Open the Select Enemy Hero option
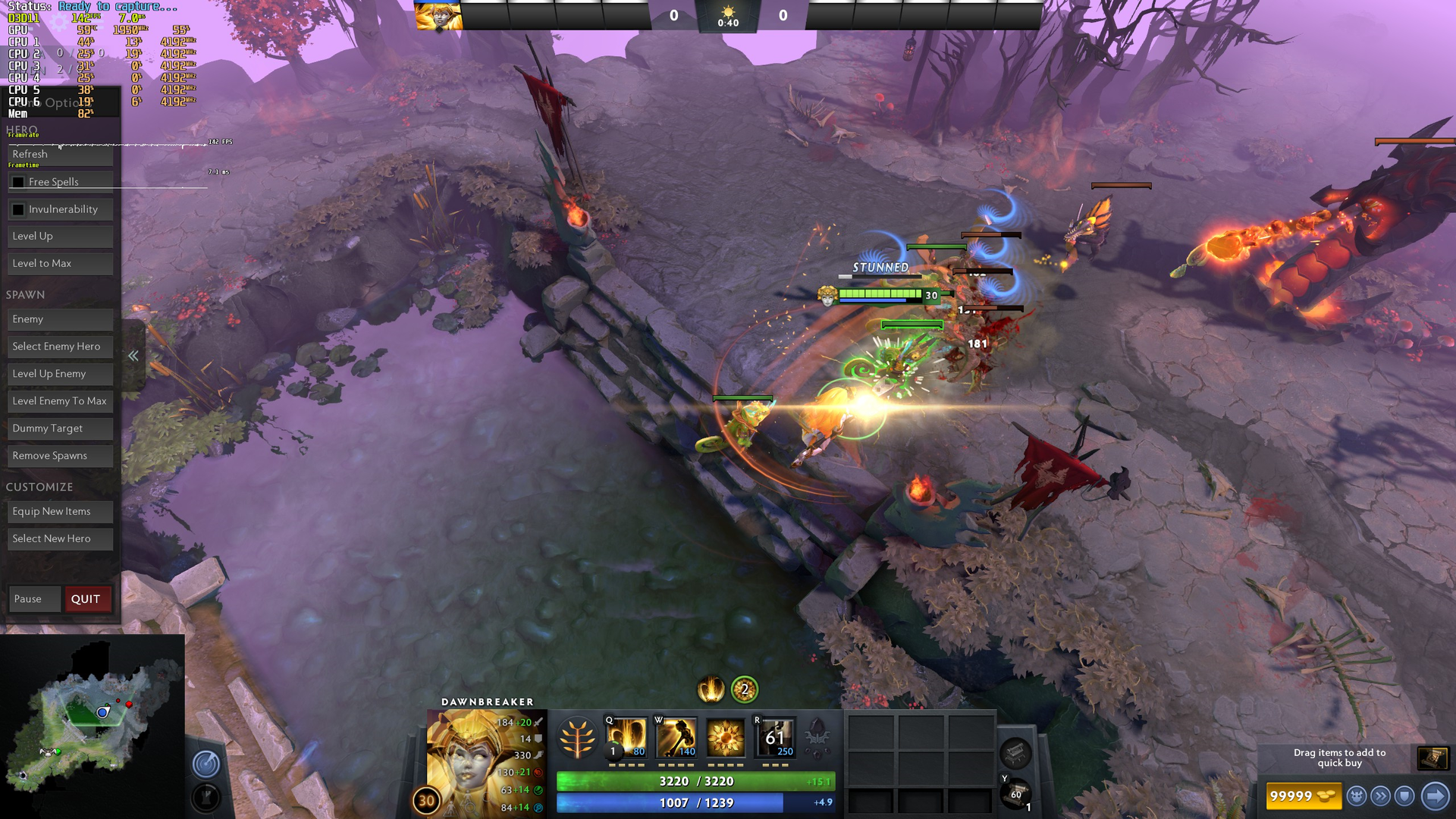Viewport: 1456px width, 819px height. (x=60, y=347)
